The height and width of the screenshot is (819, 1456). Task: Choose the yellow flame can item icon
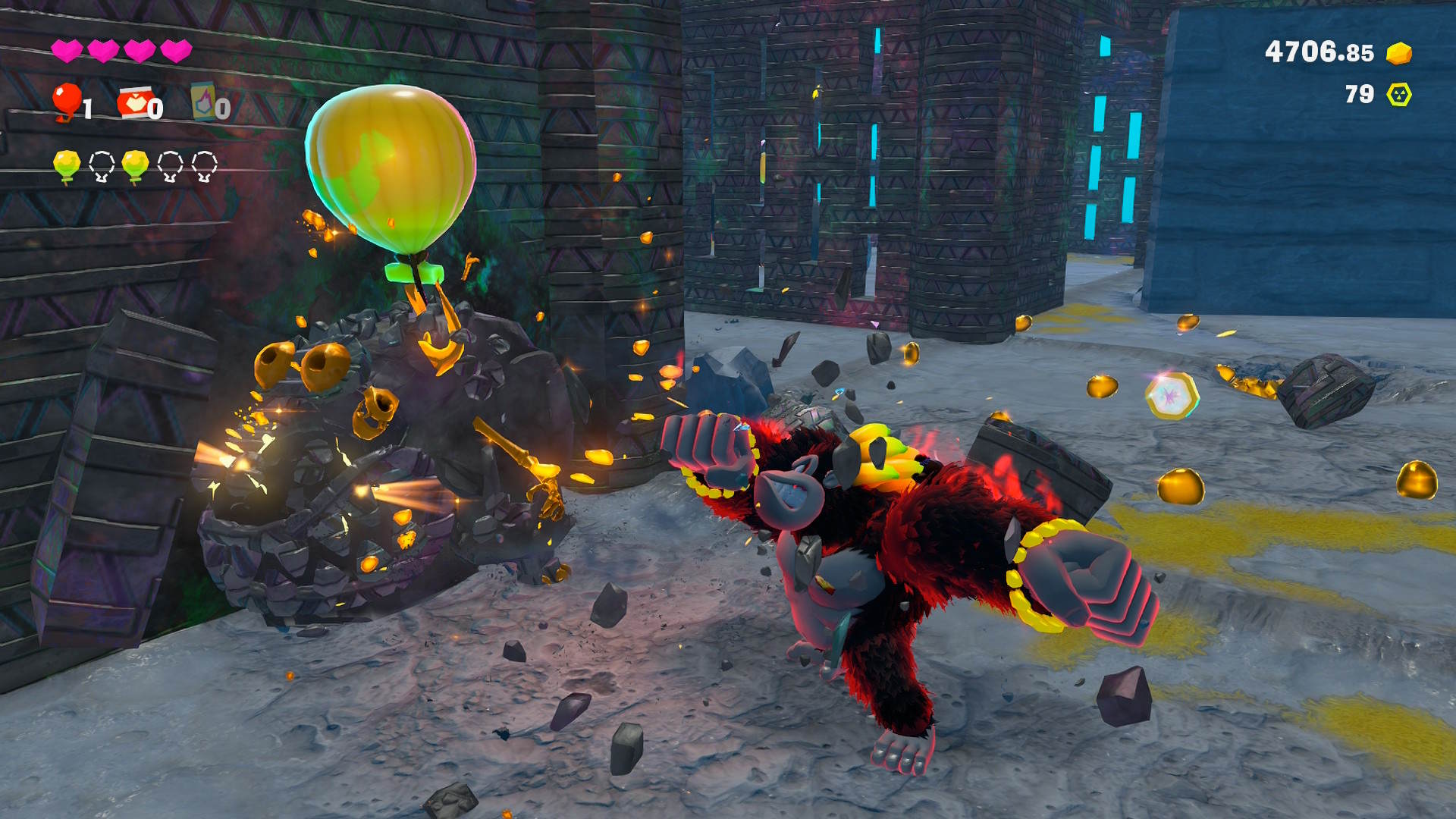click(202, 102)
